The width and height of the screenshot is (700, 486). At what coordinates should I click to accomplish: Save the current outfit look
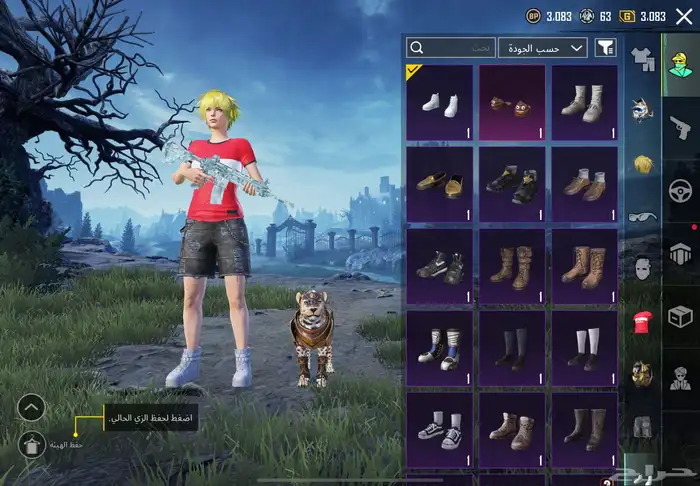click(31, 445)
